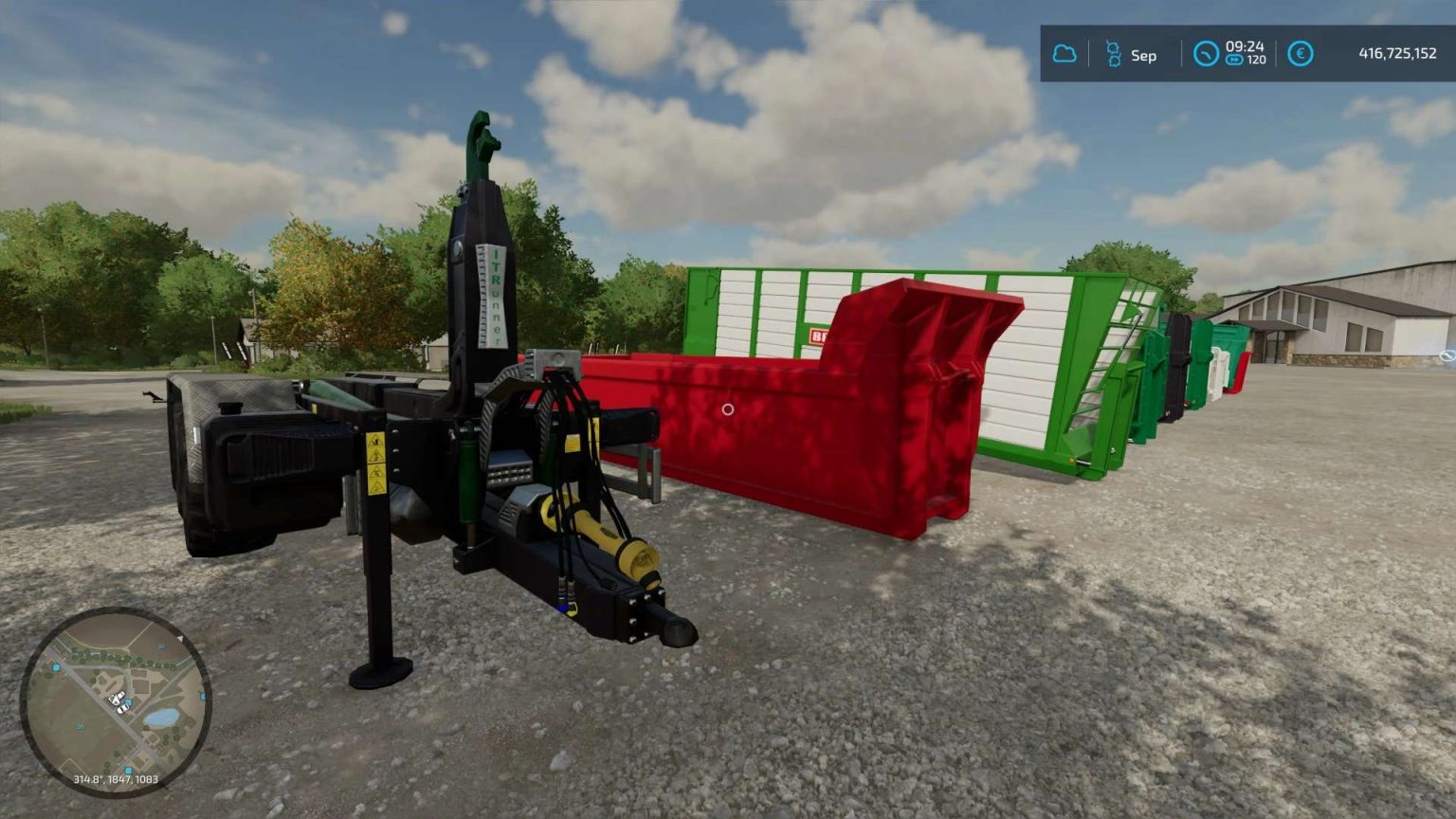Click the player vehicle marker on the minimap
The width and height of the screenshot is (1456, 819).
(118, 701)
